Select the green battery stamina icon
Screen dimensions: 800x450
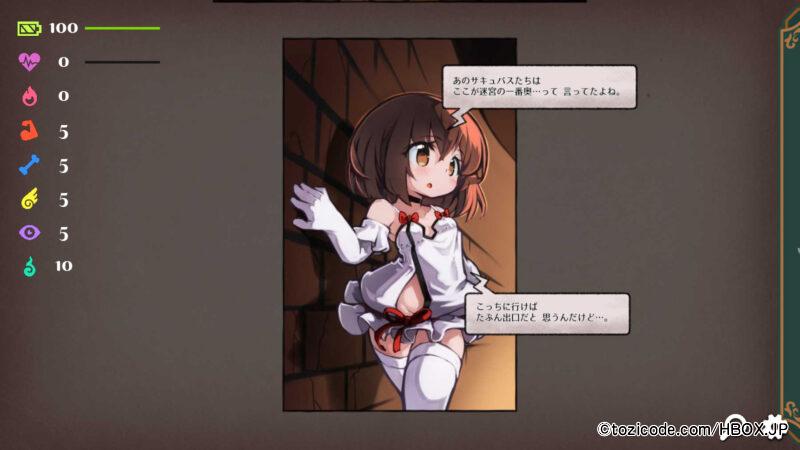[x=28, y=28]
